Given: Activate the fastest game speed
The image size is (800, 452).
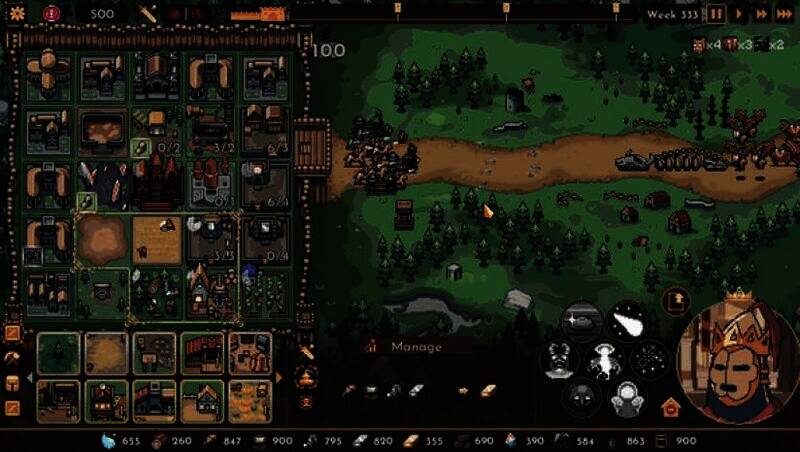Looking at the screenshot, I should click(x=785, y=14).
